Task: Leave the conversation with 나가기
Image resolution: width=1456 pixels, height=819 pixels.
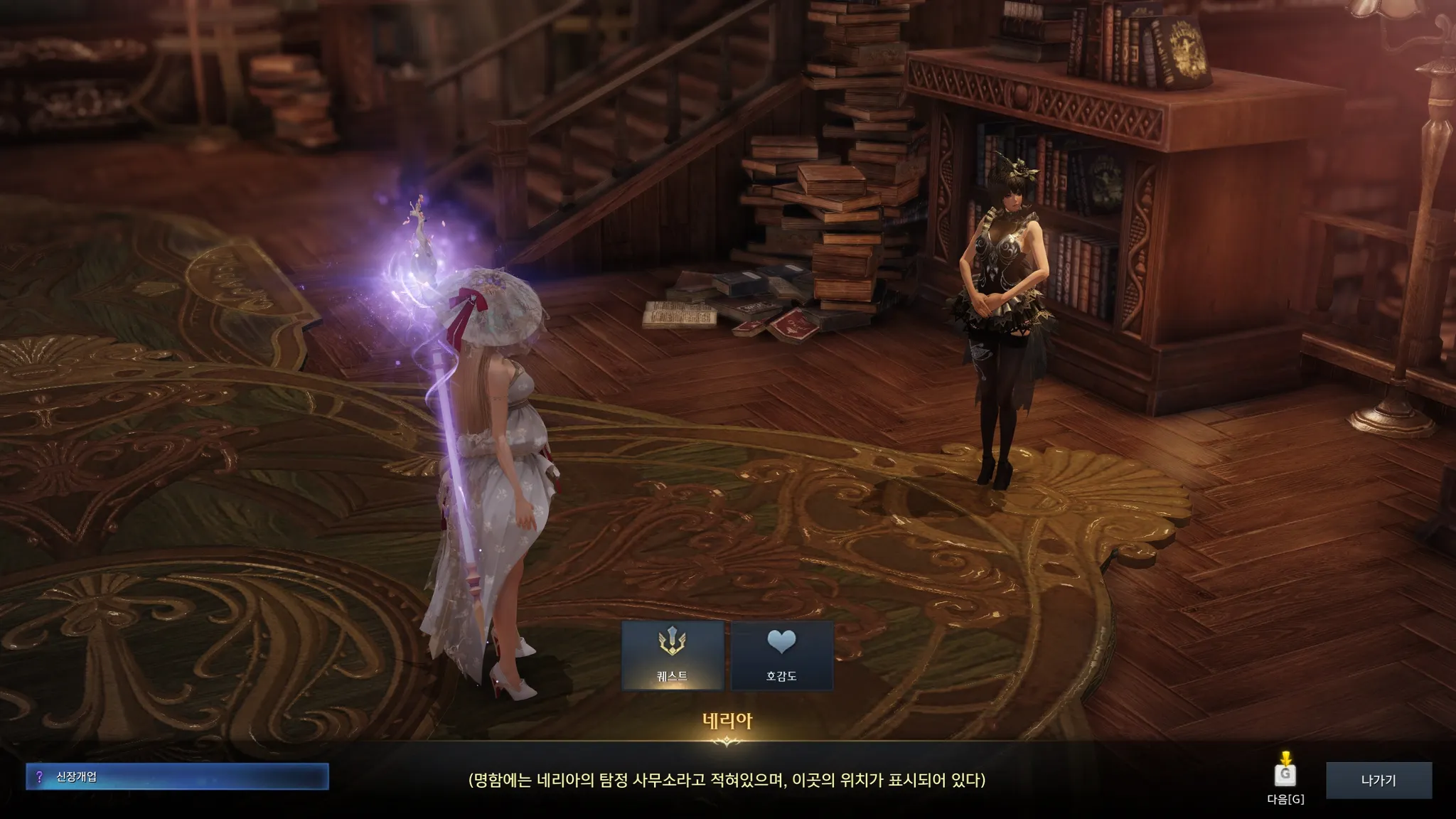Action: (x=1378, y=780)
